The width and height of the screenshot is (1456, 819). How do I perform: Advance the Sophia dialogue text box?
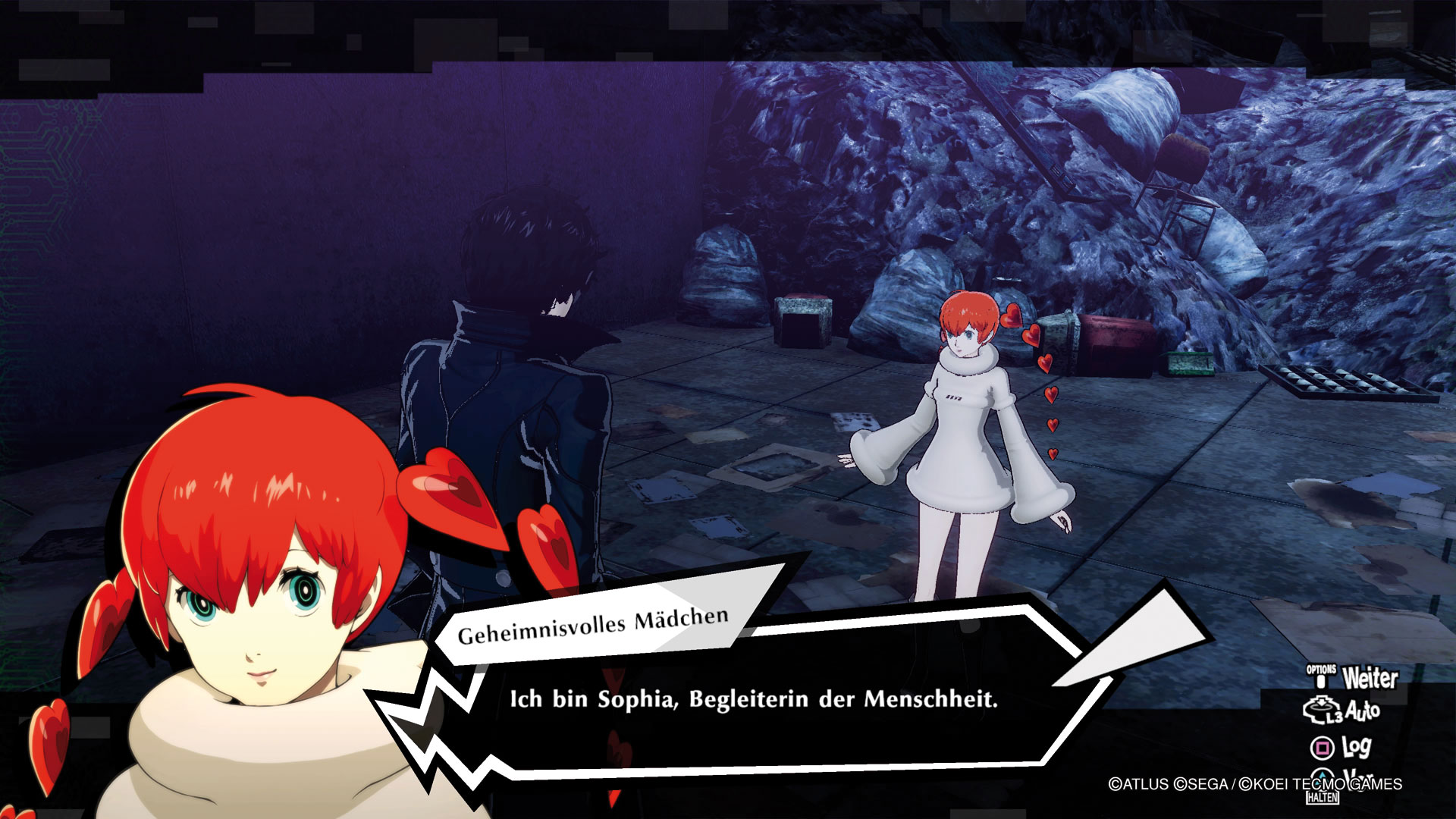752,699
